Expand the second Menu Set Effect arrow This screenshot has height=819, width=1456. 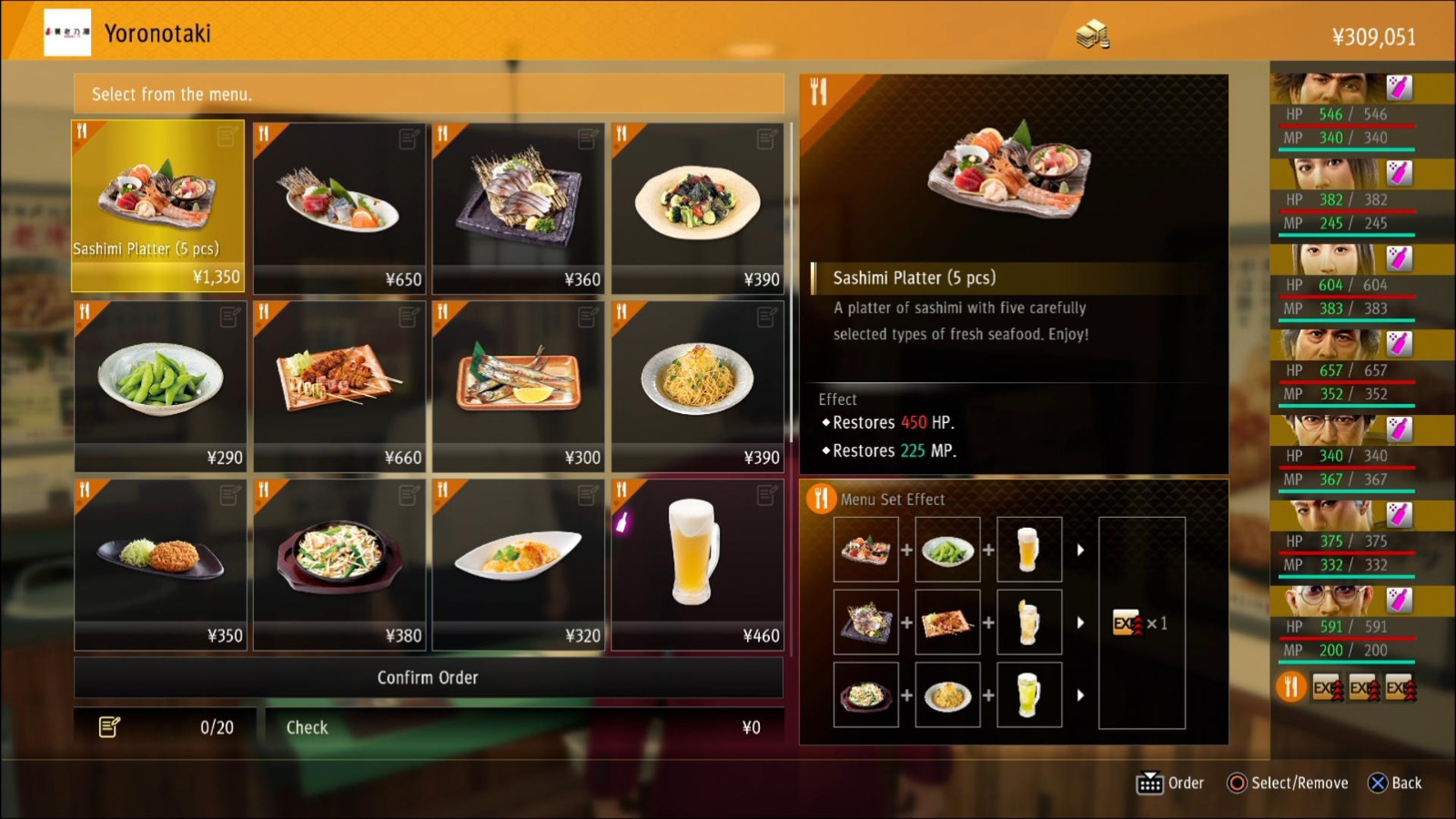click(x=1081, y=621)
